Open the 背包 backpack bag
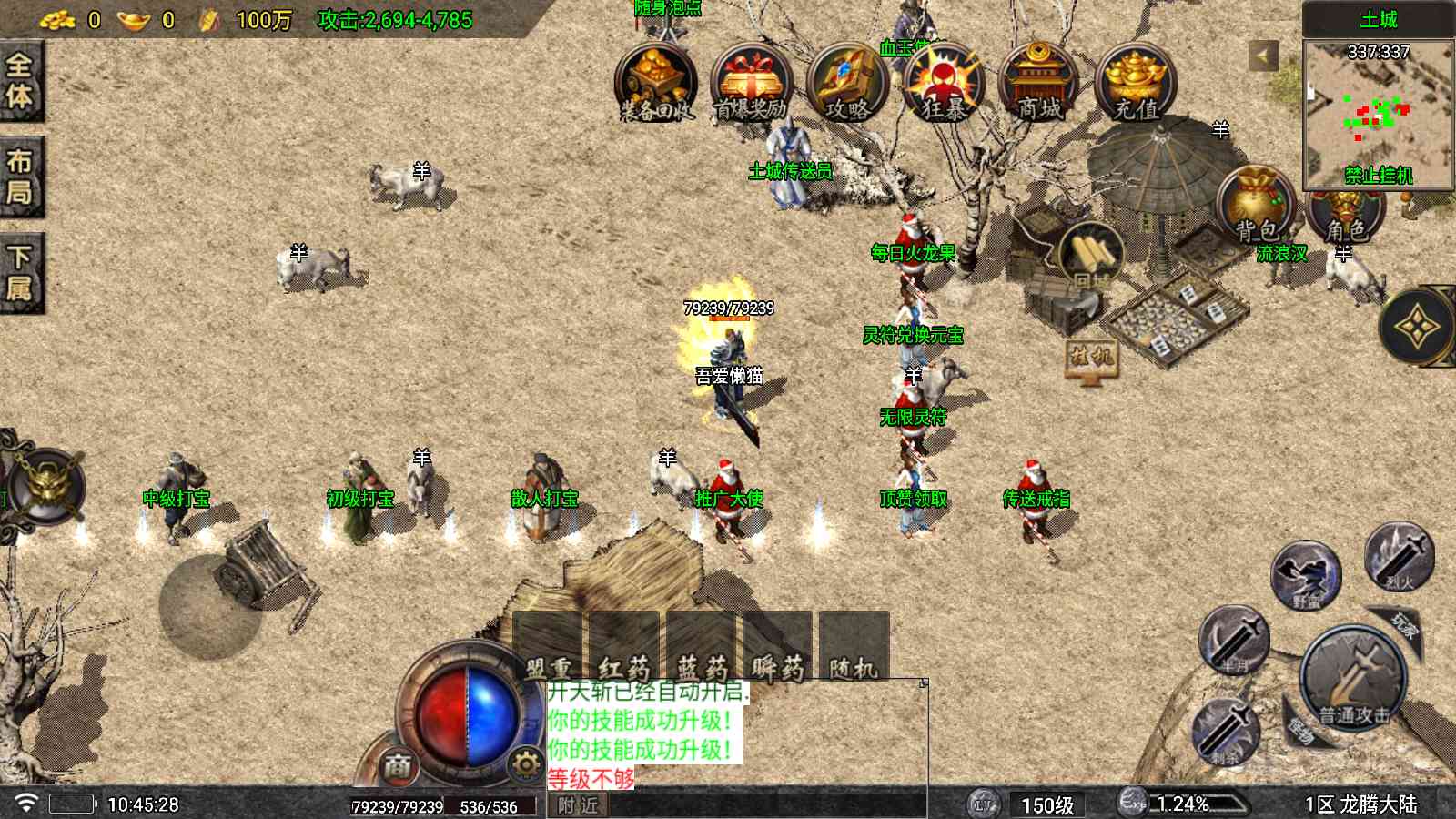 [1257, 207]
